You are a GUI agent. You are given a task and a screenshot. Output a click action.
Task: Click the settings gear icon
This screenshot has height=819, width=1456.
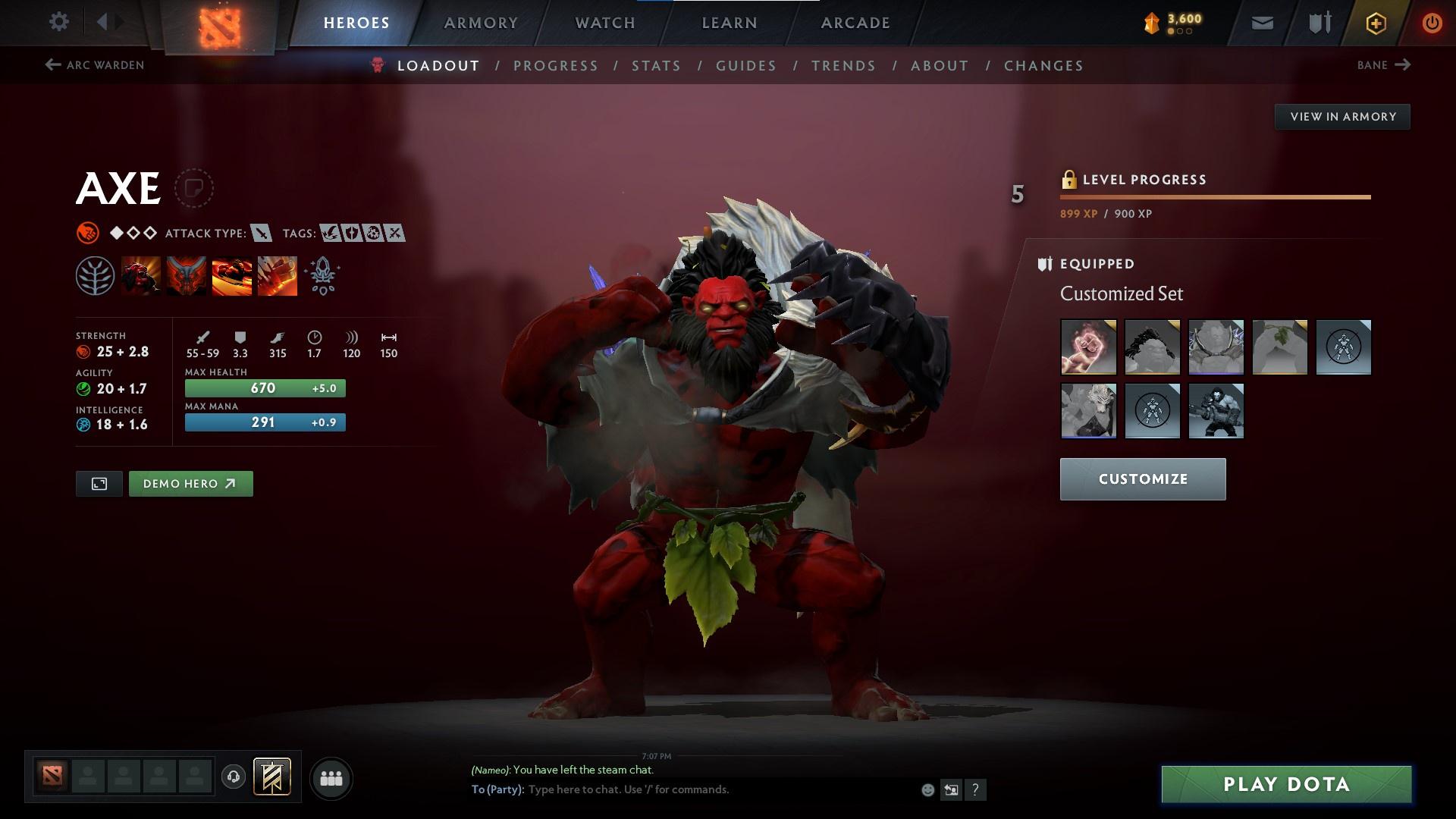point(59,22)
